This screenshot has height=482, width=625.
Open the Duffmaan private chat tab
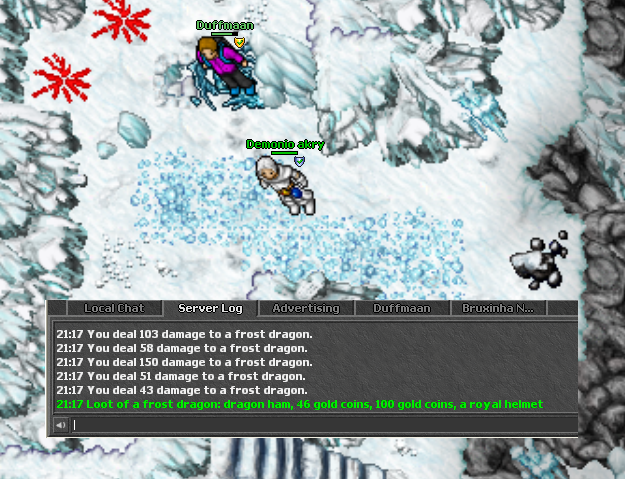(x=401, y=308)
